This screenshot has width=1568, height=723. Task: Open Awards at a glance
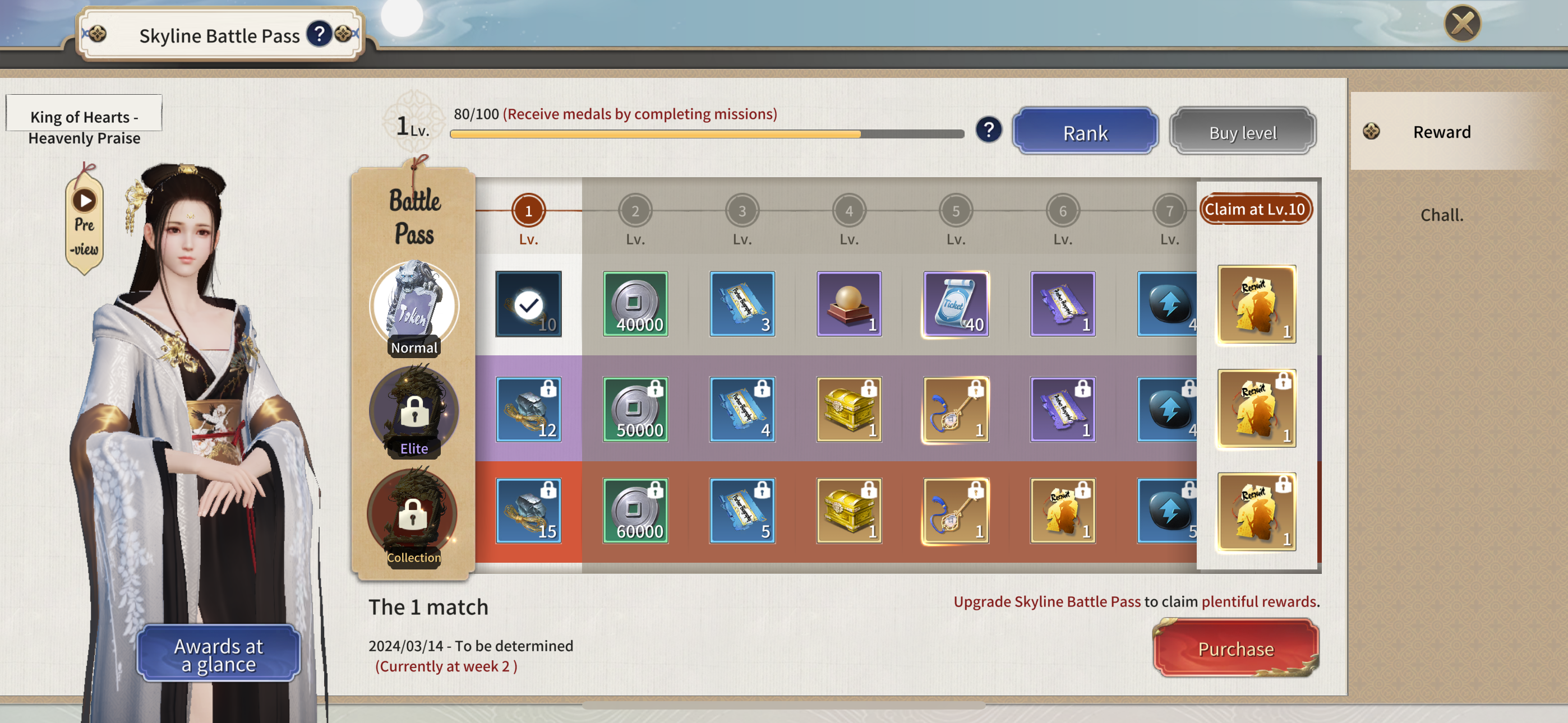point(219,654)
